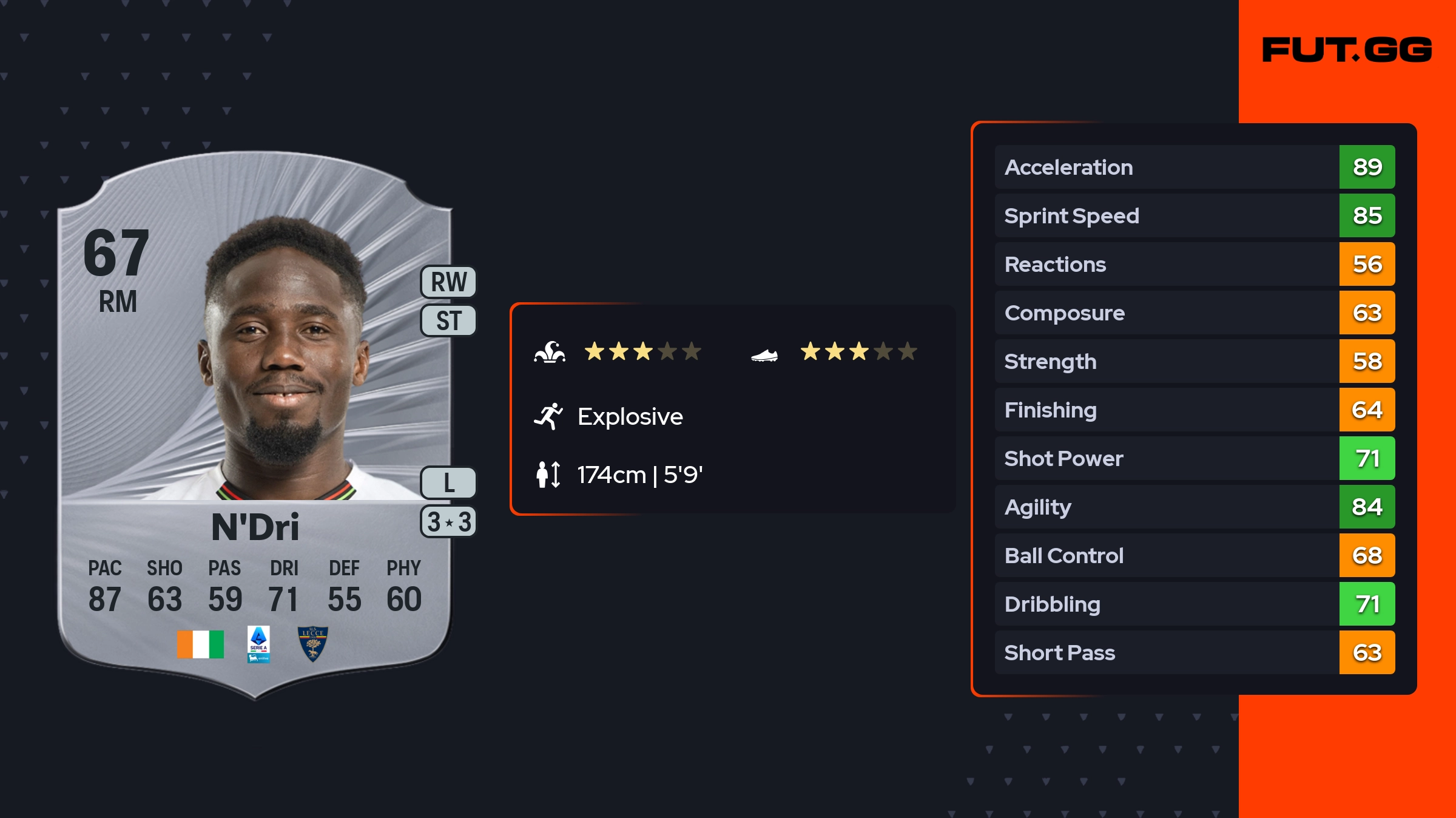The height and width of the screenshot is (818, 1456).
Task: Select the Short Pass stat row
Action: pyautogui.click(x=1194, y=652)
